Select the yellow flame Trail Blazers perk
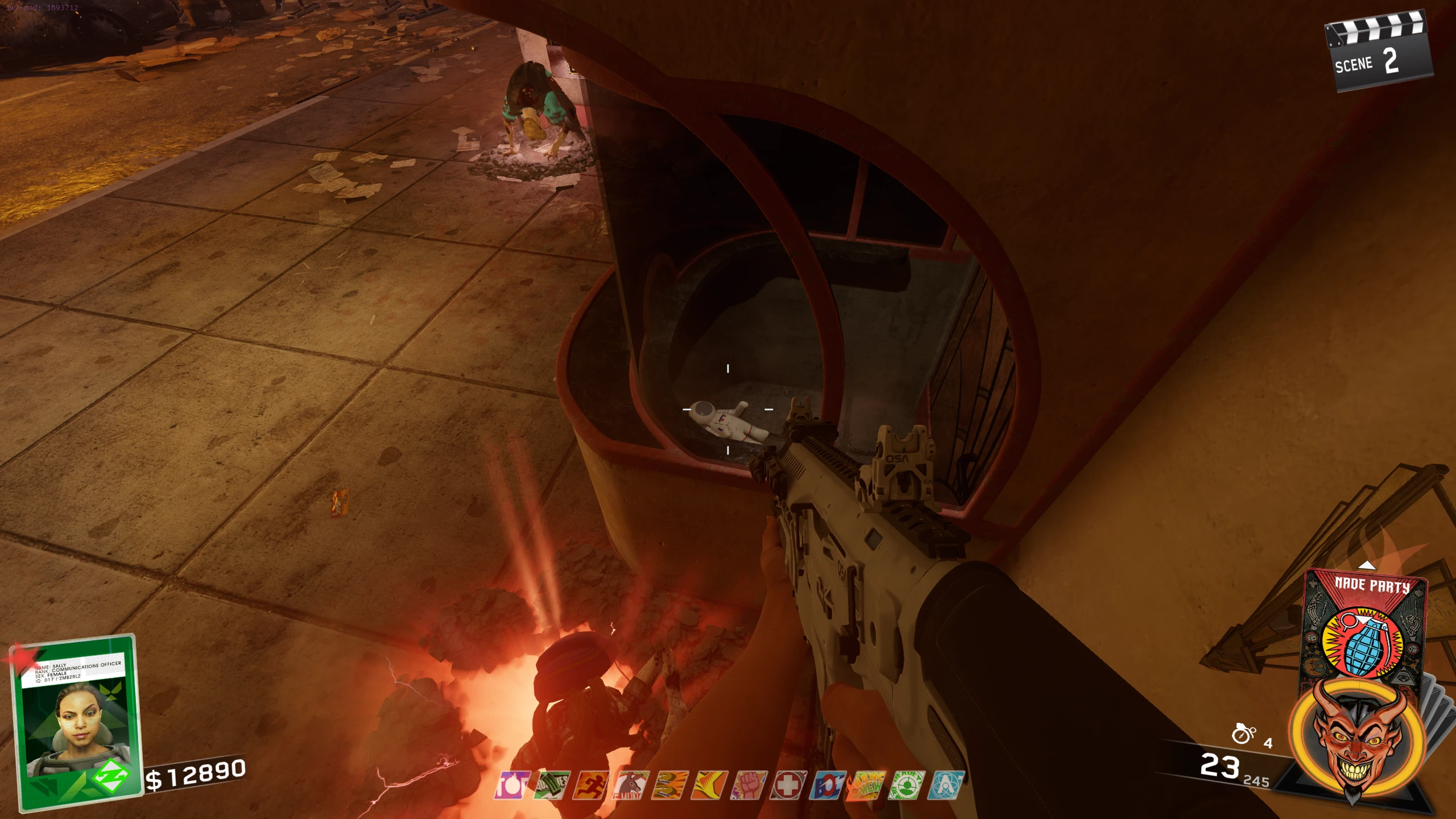The height and width of the screenshot is (819, 1456). 709,785
